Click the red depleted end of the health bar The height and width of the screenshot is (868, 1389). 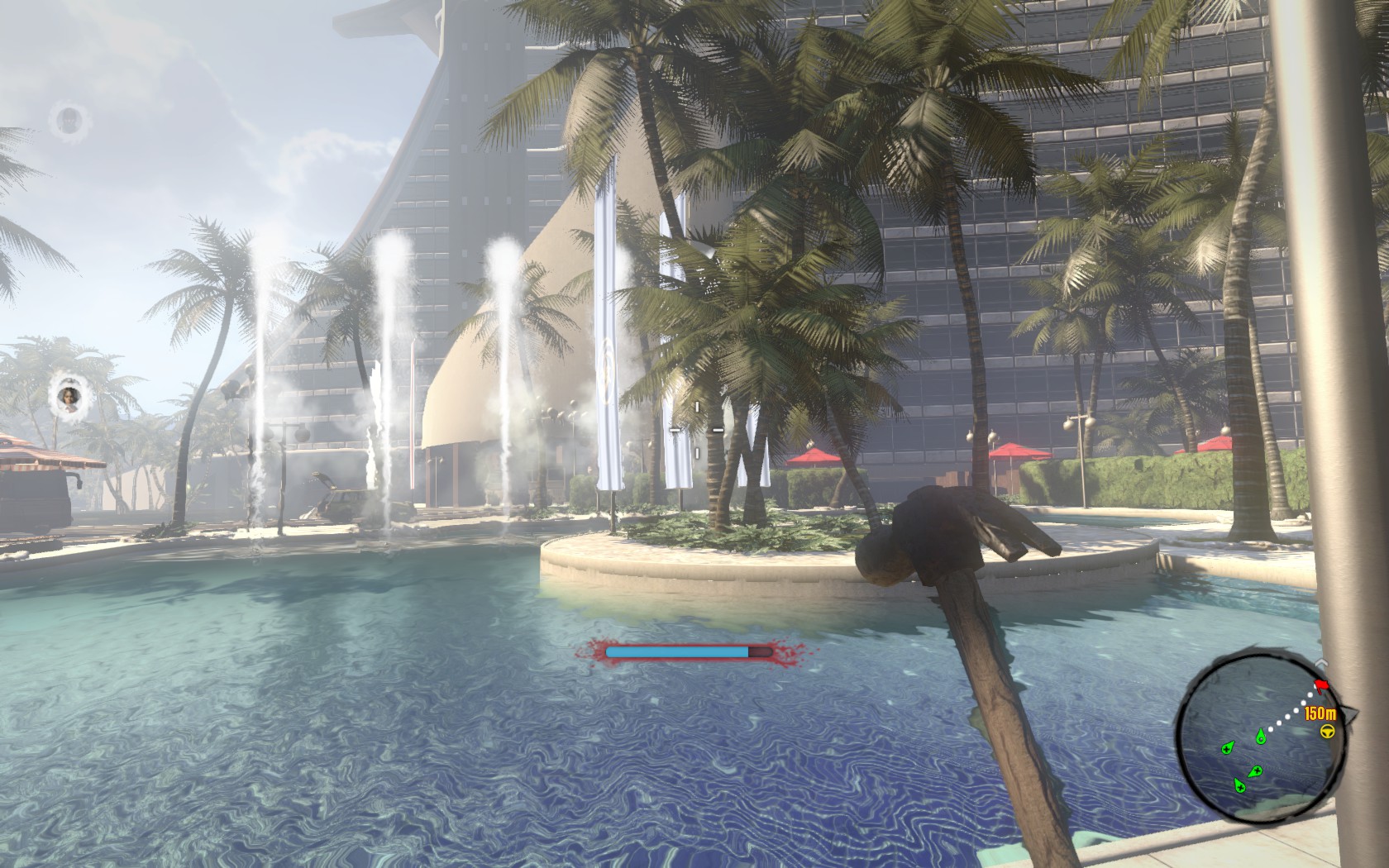point(761,651)
